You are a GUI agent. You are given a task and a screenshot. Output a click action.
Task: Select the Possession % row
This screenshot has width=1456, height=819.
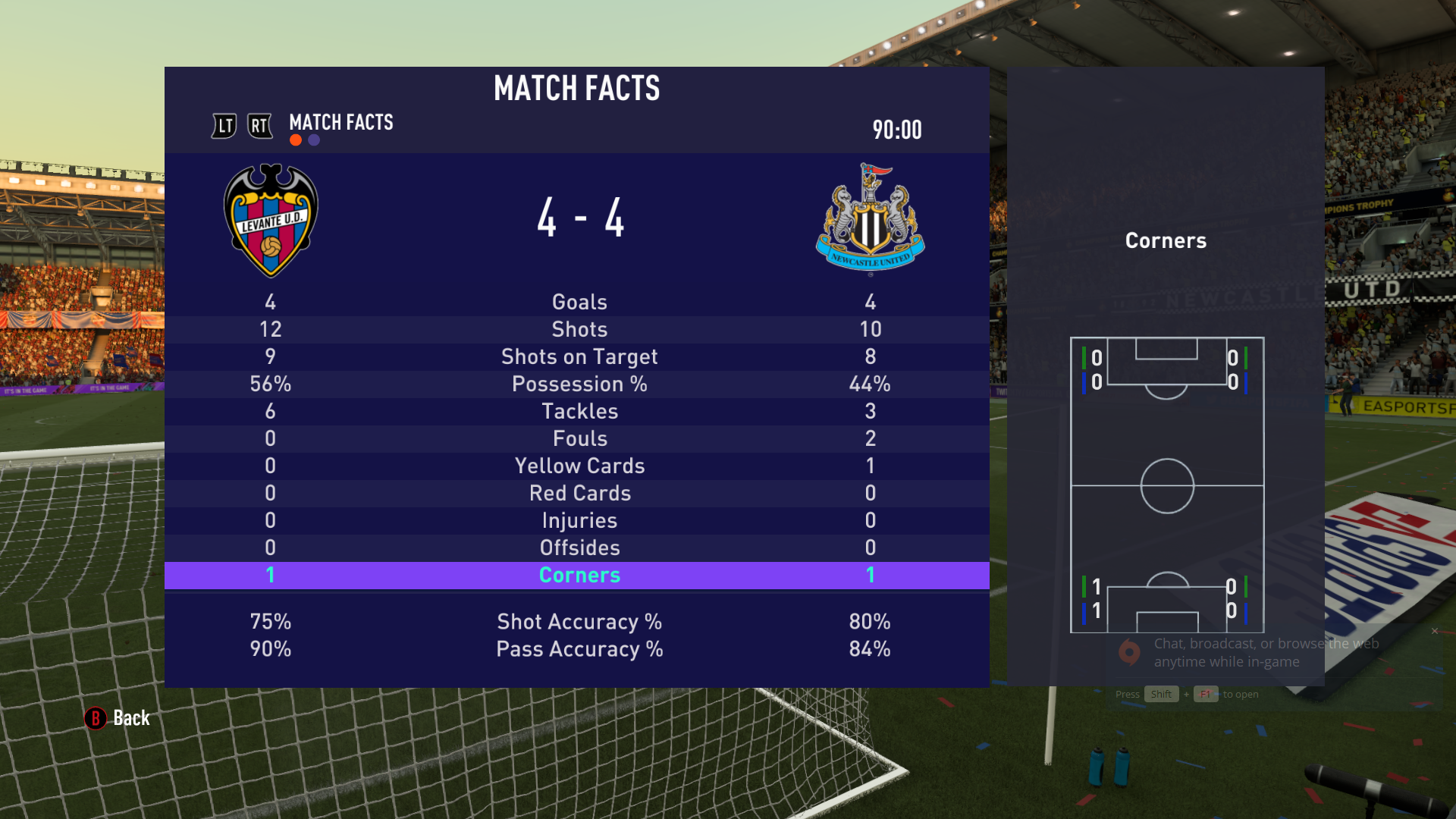[579, 384]
